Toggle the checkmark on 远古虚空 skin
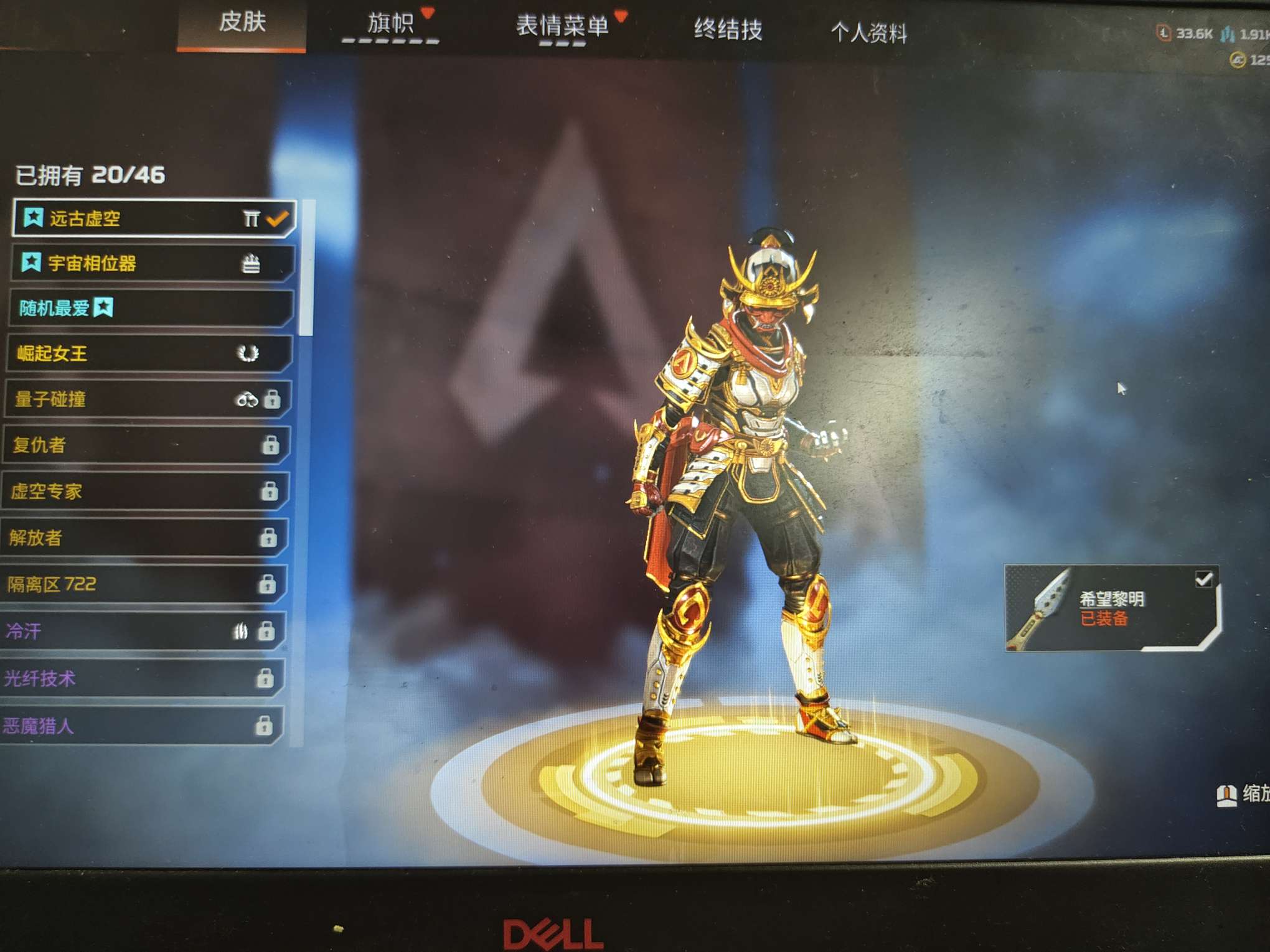1270x952 pixels. tap(277, 218)
